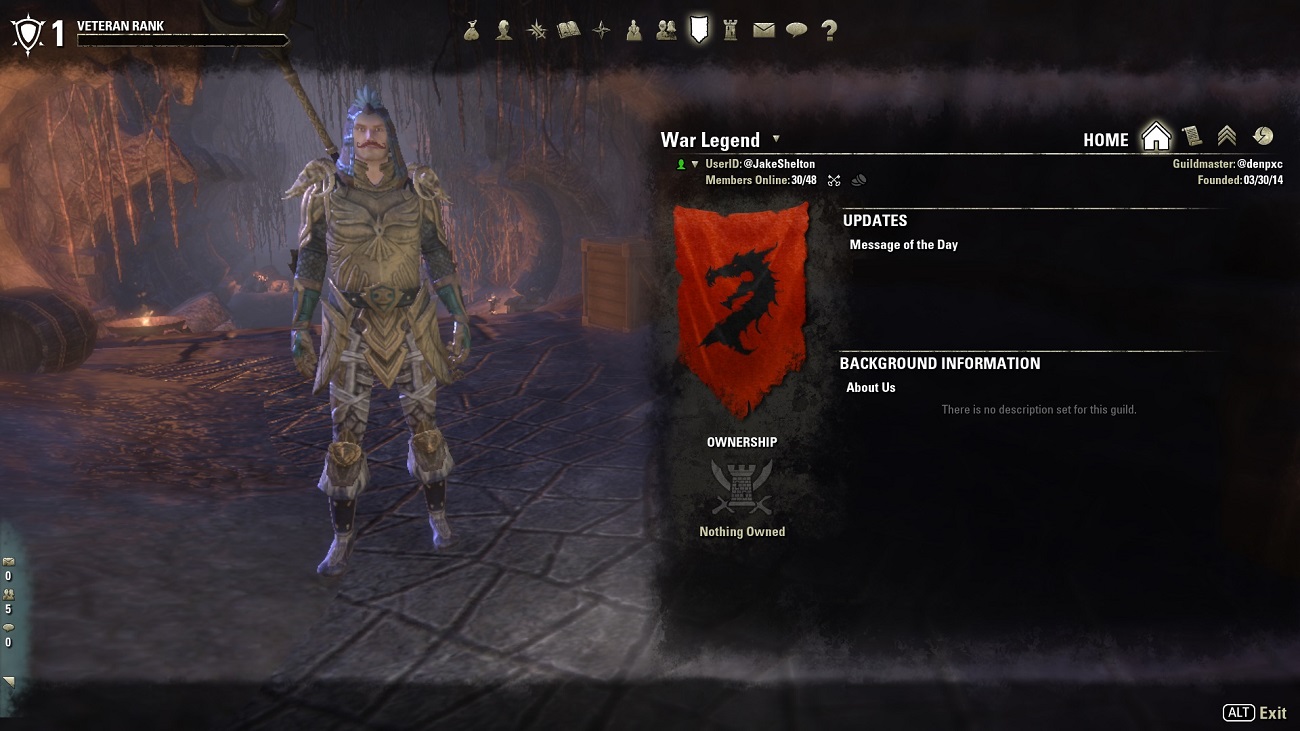Open the character sheet head icon
The image size is (1300, 731).
[x=504, y=31]
